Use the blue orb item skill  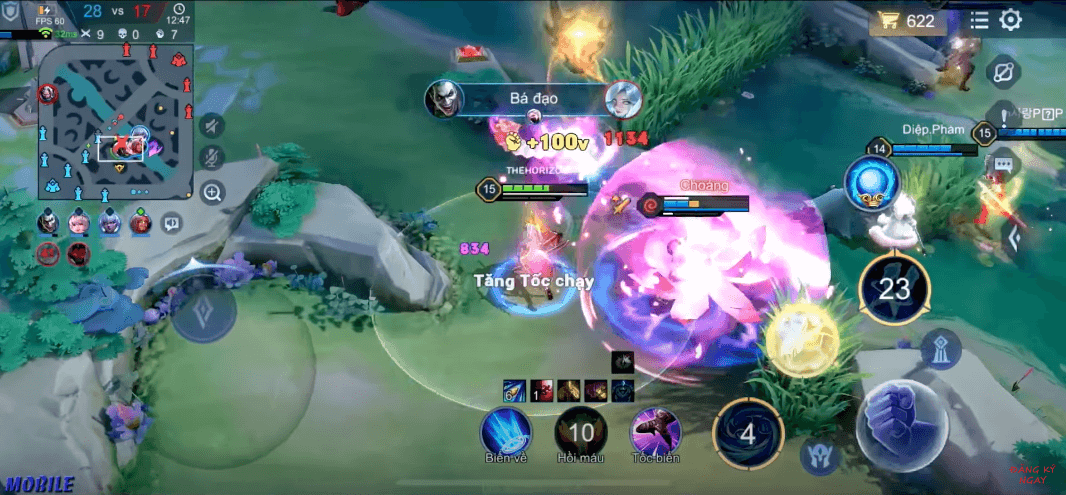click(x=871, y=183)
